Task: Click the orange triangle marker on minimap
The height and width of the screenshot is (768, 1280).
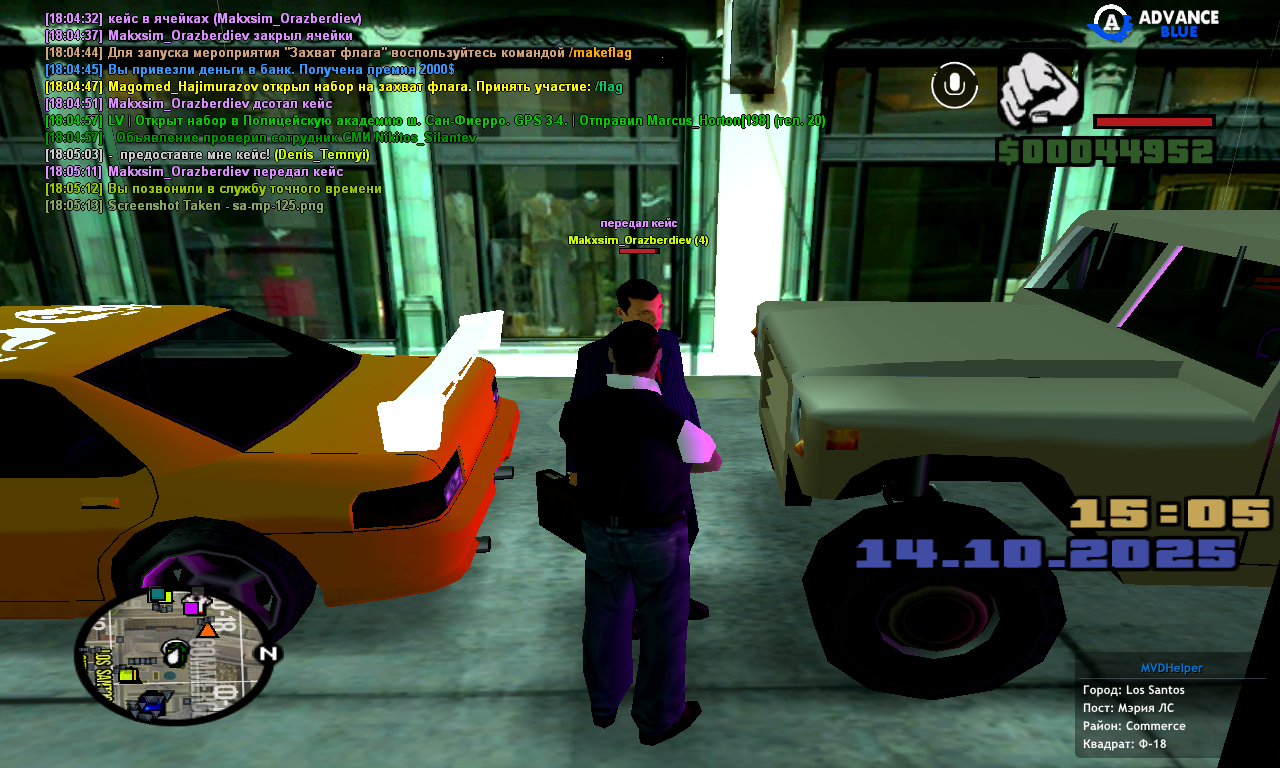Action: [207, 629]
